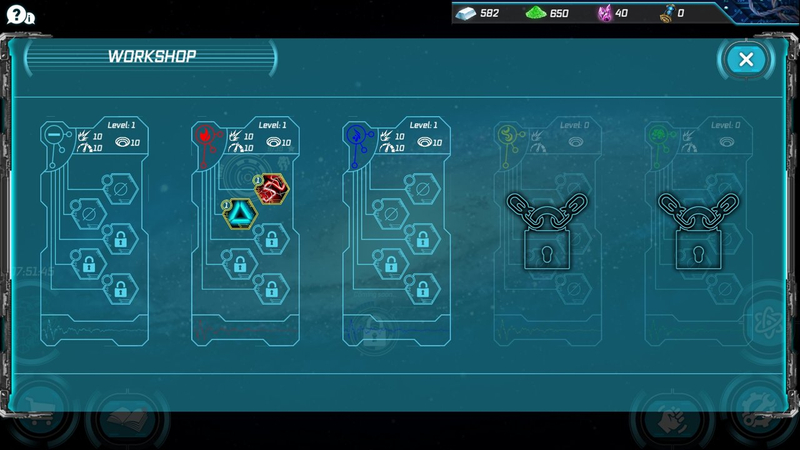Tap the chained green locked card

point(699,230)
